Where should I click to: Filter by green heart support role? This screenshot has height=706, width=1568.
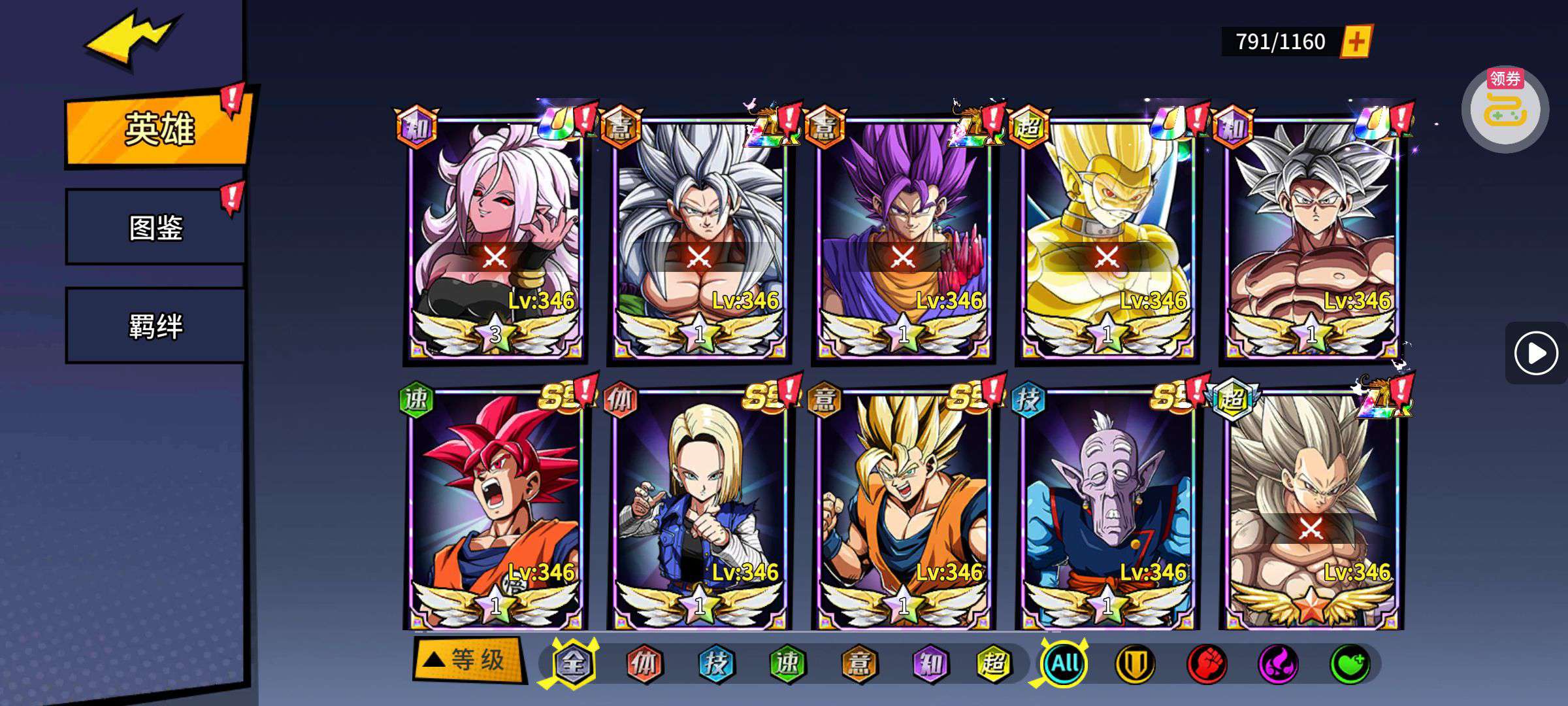(x=1350, y=664)
